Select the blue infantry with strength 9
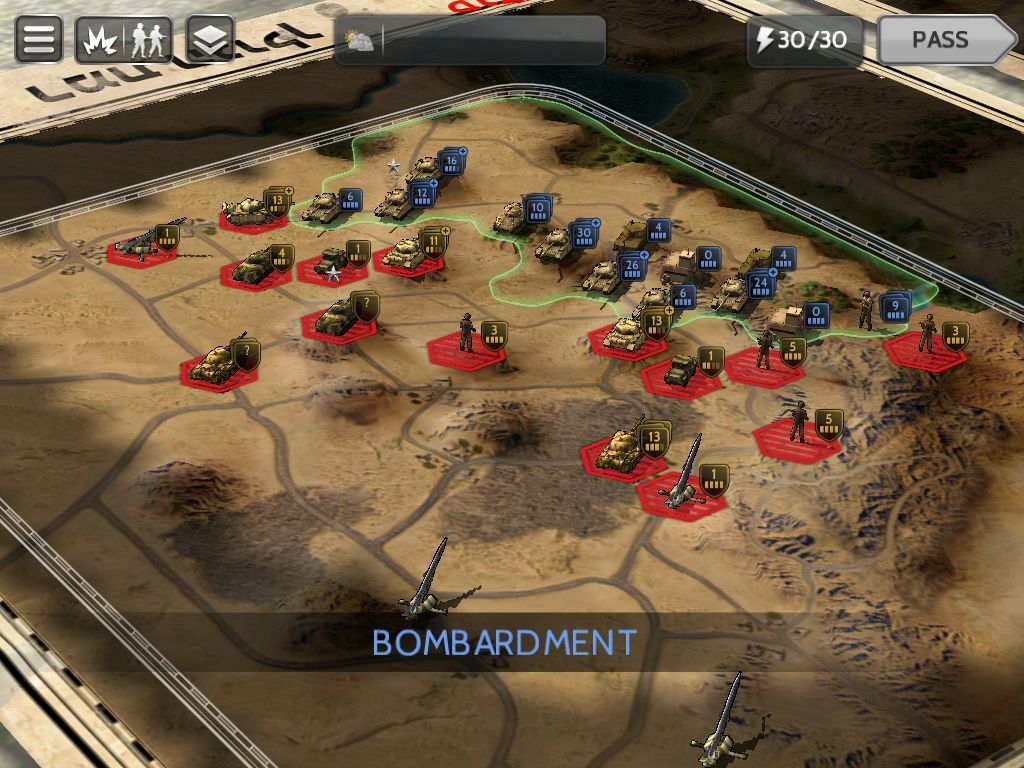The height and width of the screenshot is (768, 1024). pyautogui.click(x=868, y=310)
